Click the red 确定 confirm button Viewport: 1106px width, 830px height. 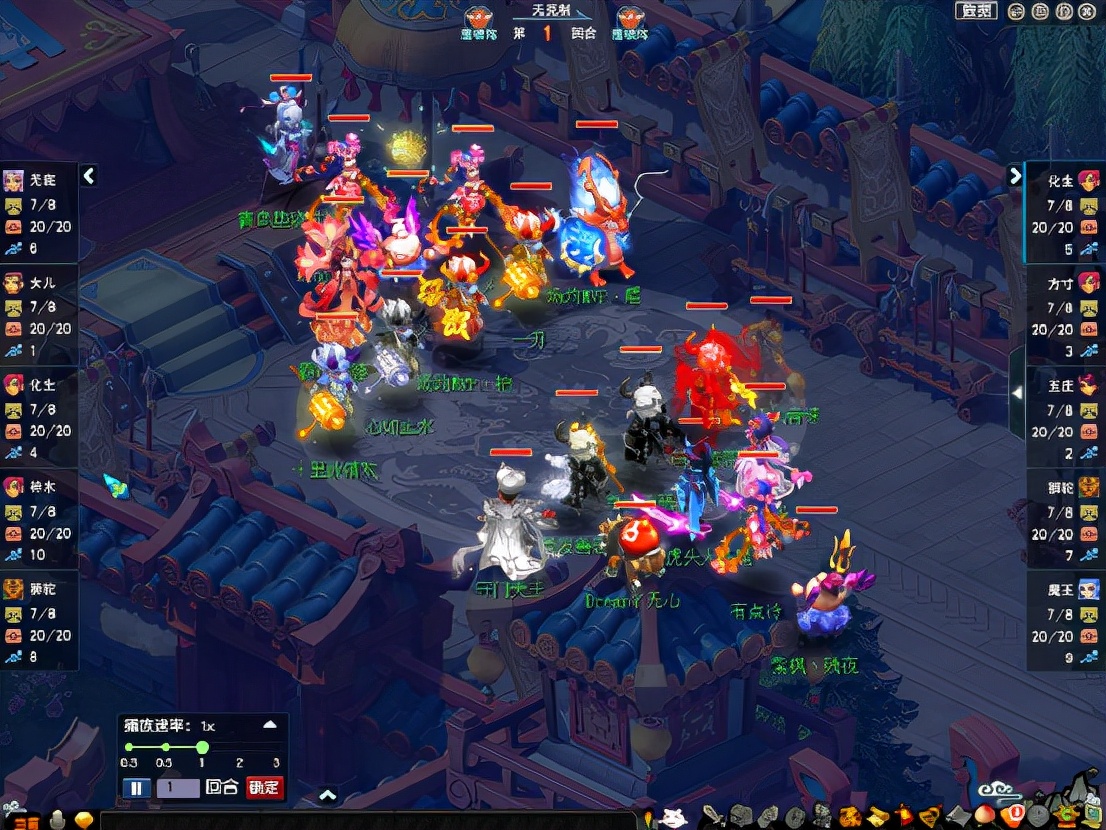264,788
